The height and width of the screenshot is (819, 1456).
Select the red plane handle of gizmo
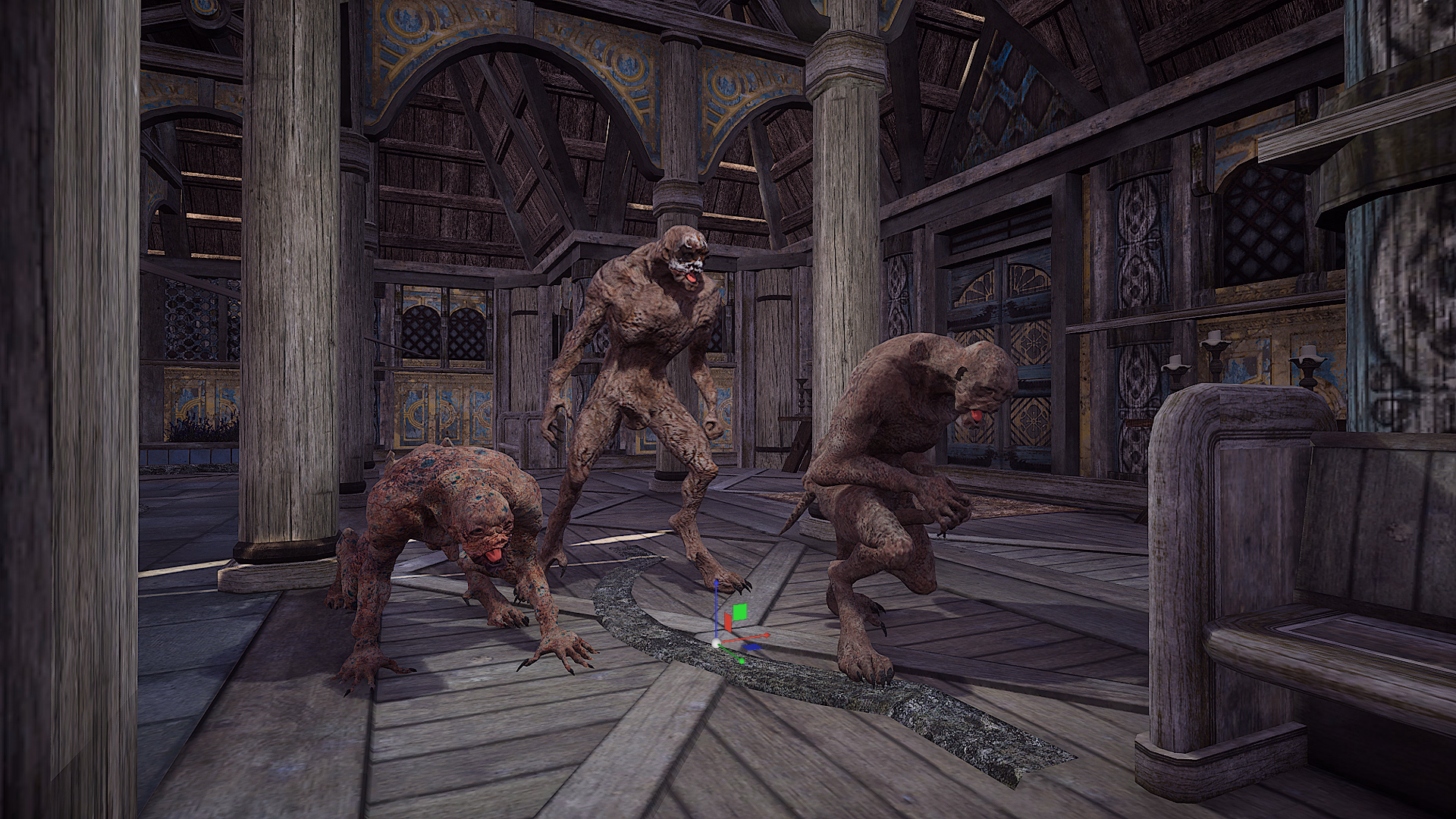pos(728,623)
